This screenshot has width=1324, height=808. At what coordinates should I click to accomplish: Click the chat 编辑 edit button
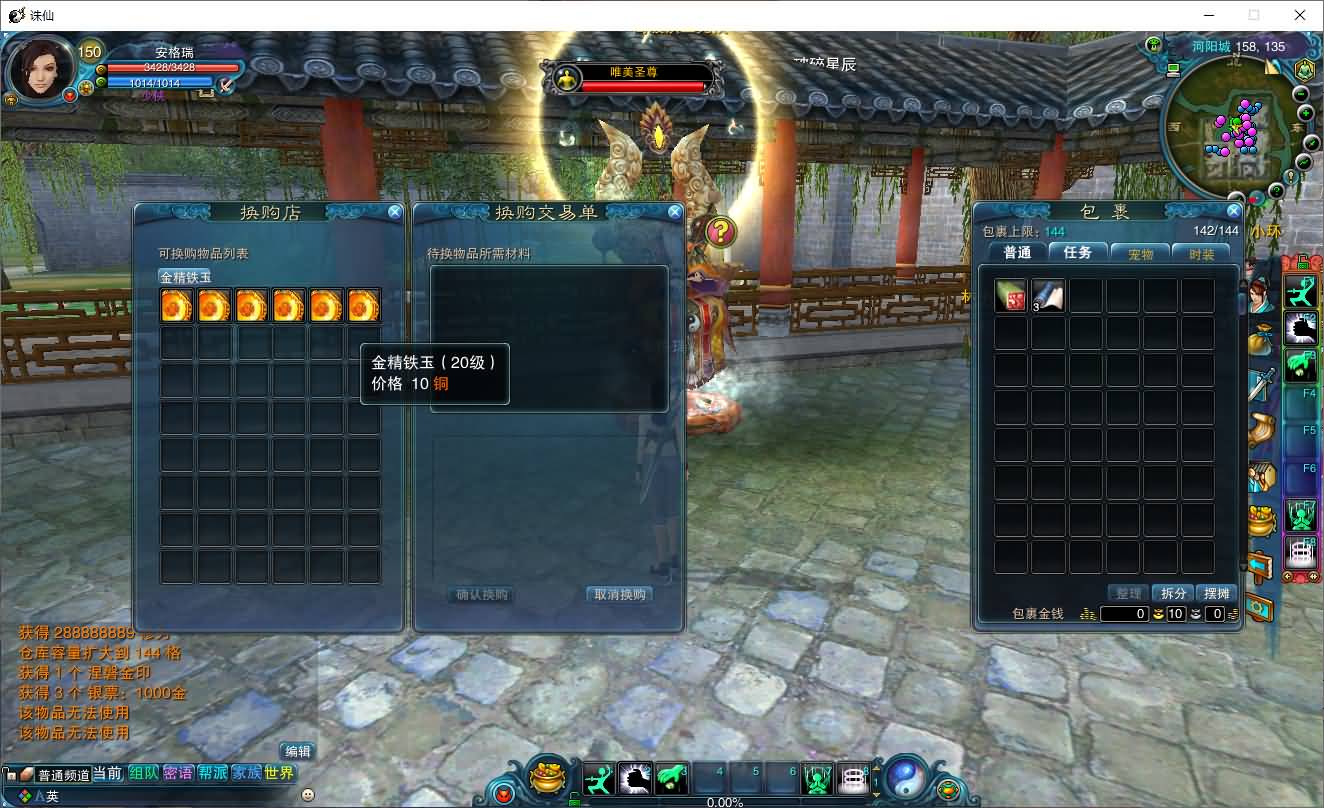click(297, 752)
